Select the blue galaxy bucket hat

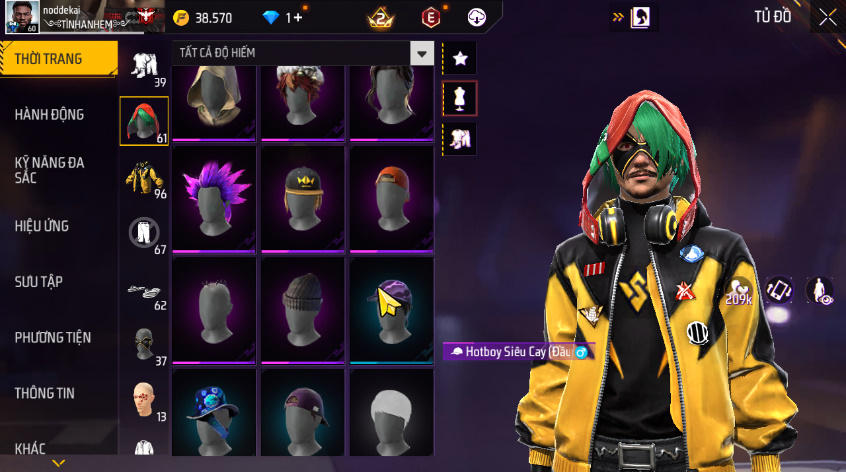tap(215, 412)
